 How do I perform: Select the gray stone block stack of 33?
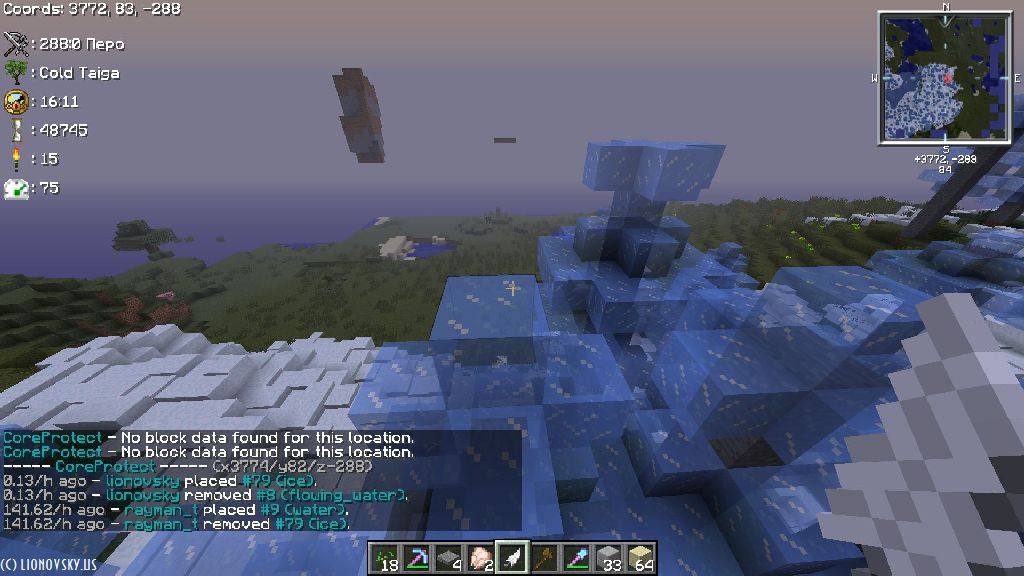(x=608, y=558)
